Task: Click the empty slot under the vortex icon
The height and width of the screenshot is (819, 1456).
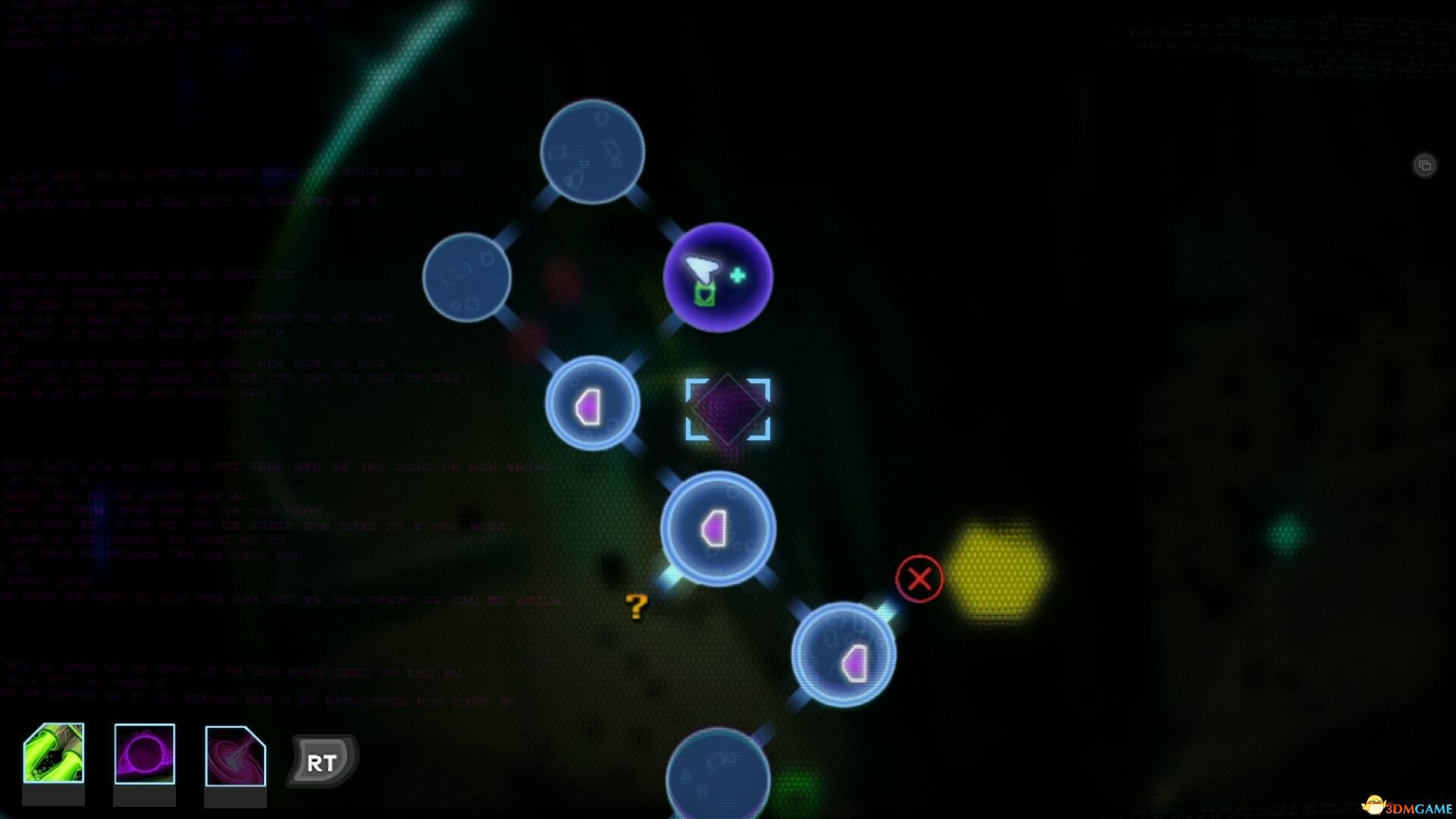Action: click(x=234, y=796)
